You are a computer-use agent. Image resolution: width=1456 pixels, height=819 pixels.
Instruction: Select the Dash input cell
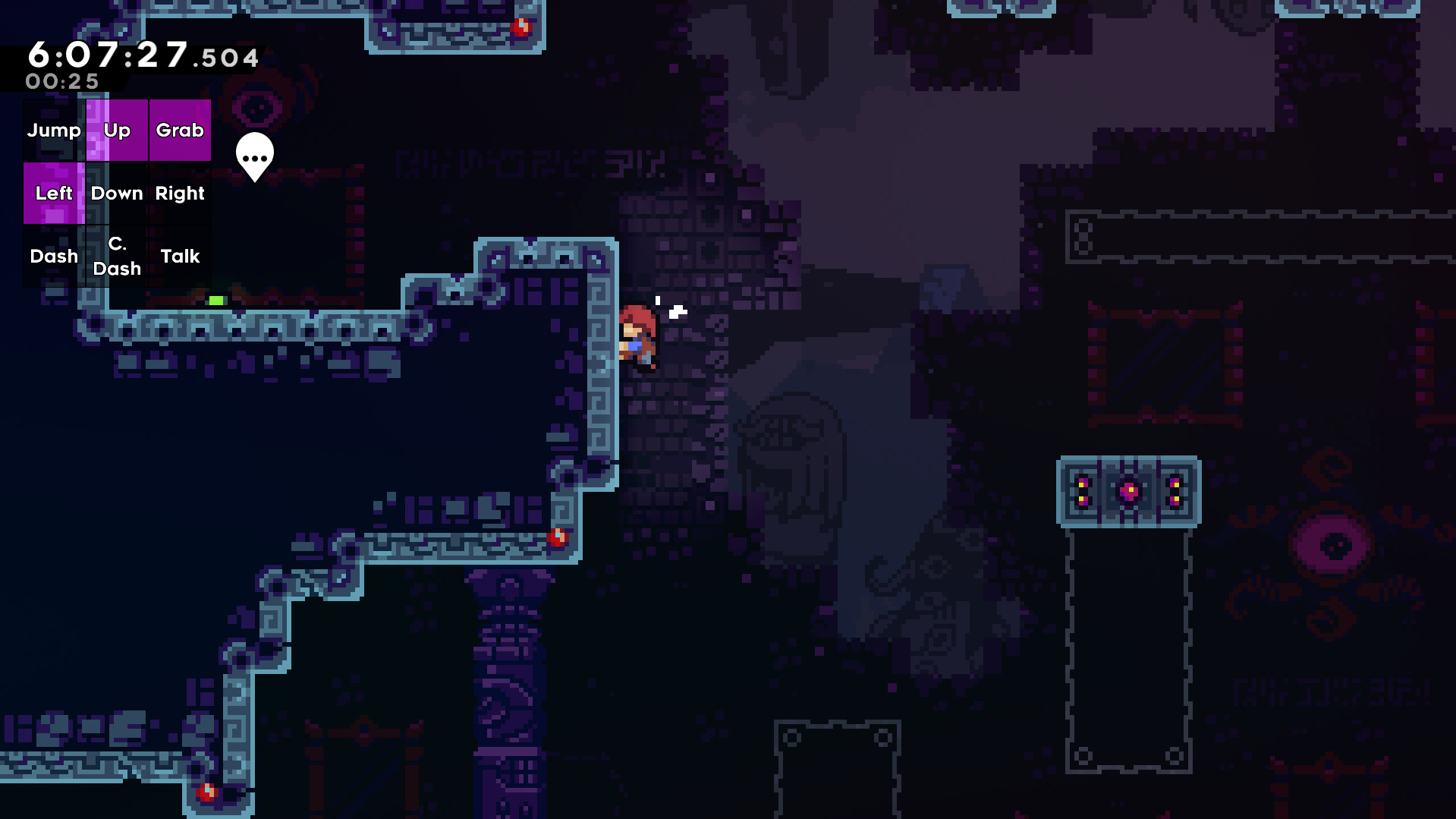pyautogui.click(x=53, y=256)
